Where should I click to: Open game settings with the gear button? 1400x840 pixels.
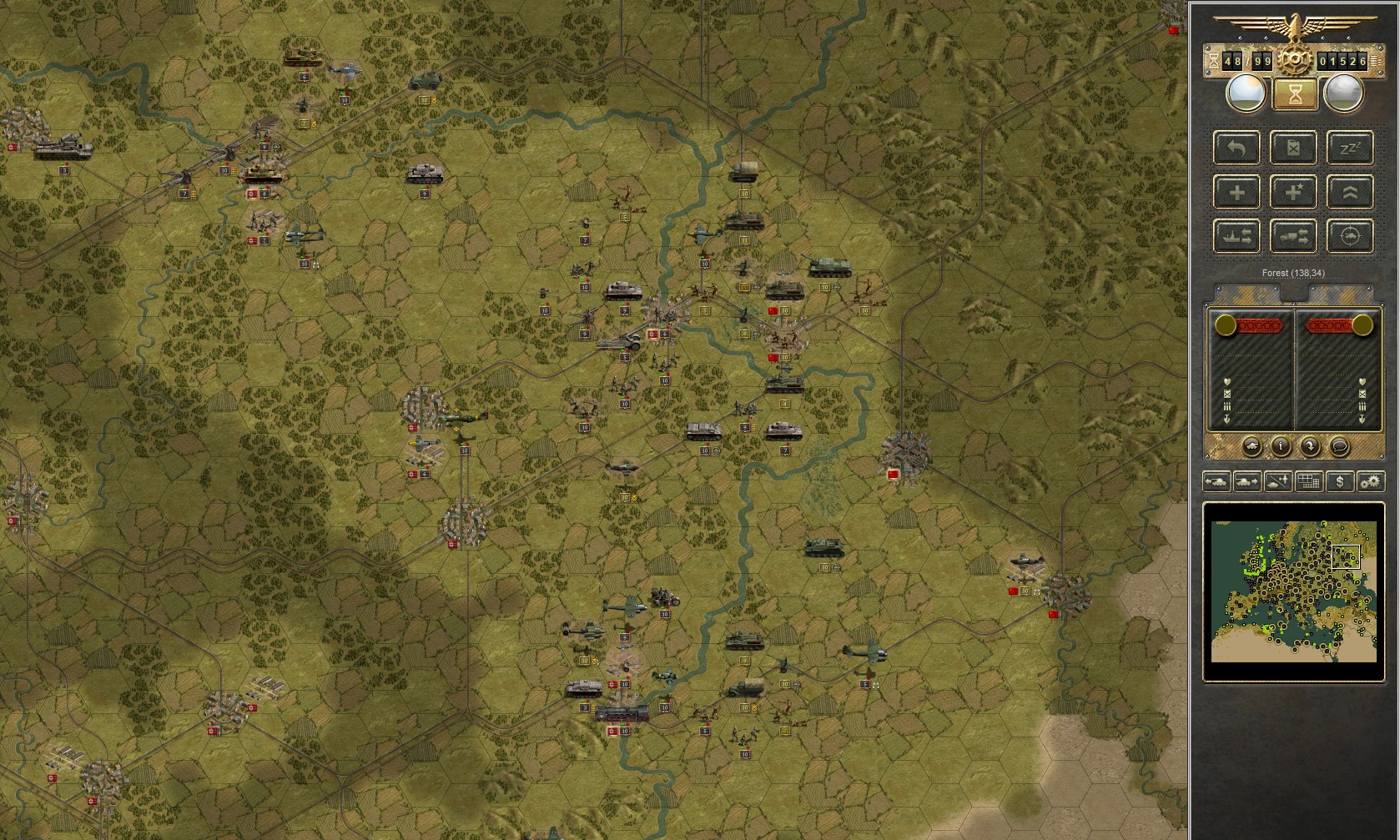[1372, 482]
